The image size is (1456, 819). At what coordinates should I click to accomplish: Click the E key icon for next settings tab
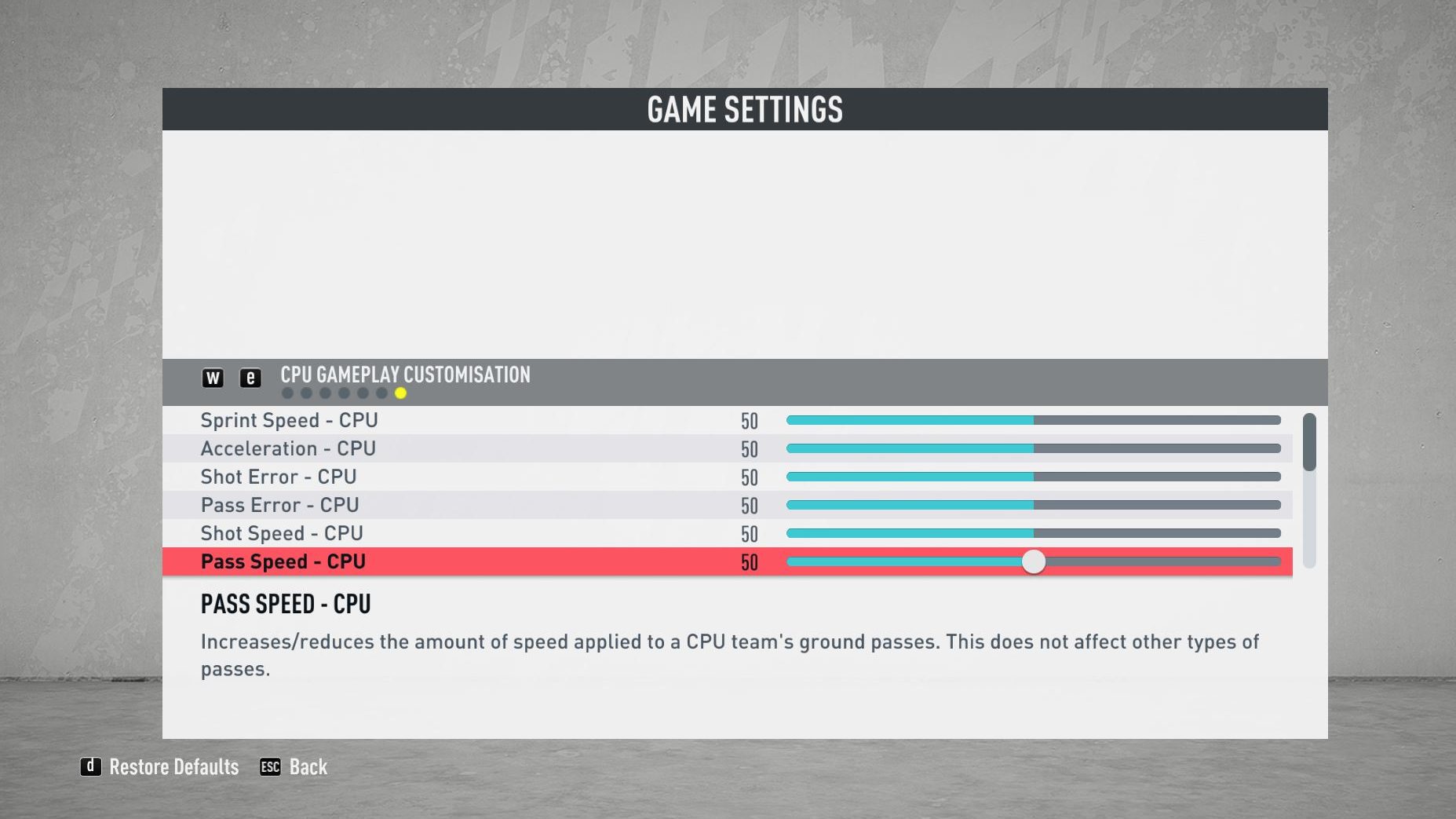(x=250, y=378)
